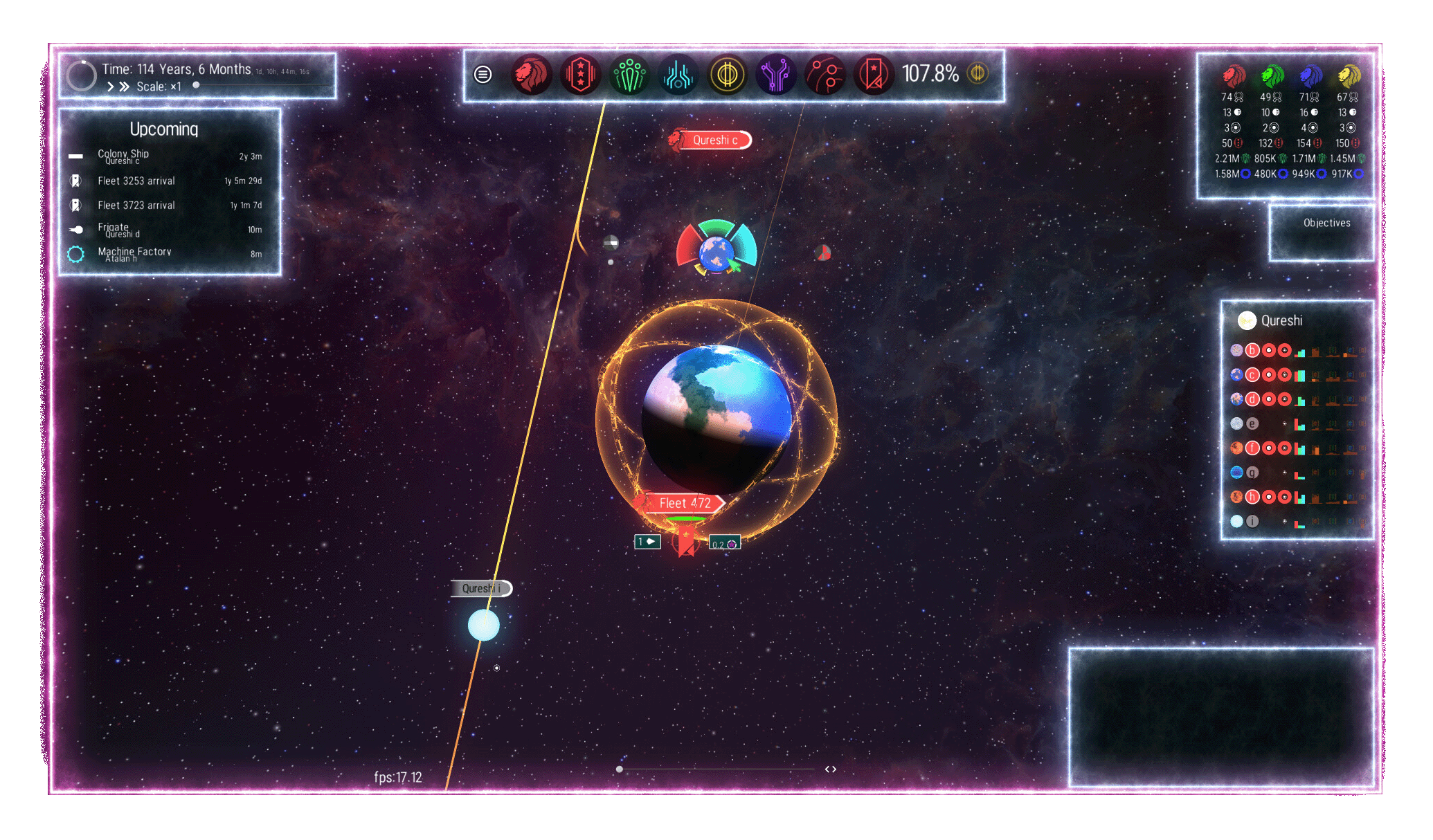Screen dimensions: 1433x840
Task: Select planet c in the Qureshi list
Action: click(1252, 375)
